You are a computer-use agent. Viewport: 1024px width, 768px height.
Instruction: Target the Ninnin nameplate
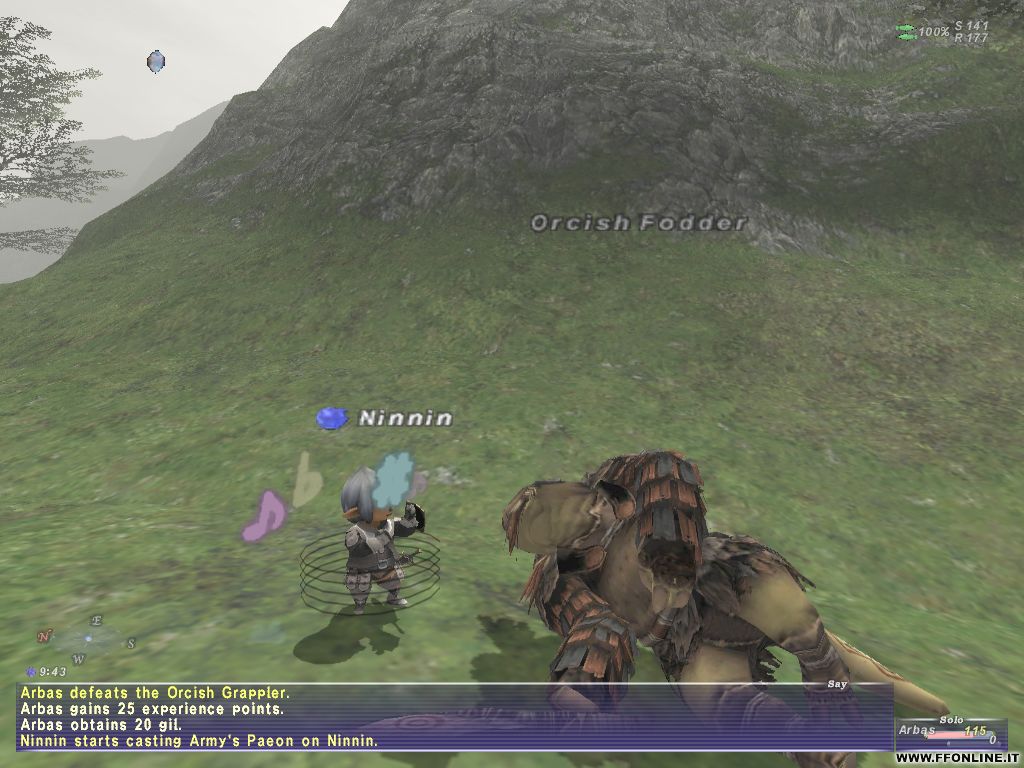pos(405,418)
